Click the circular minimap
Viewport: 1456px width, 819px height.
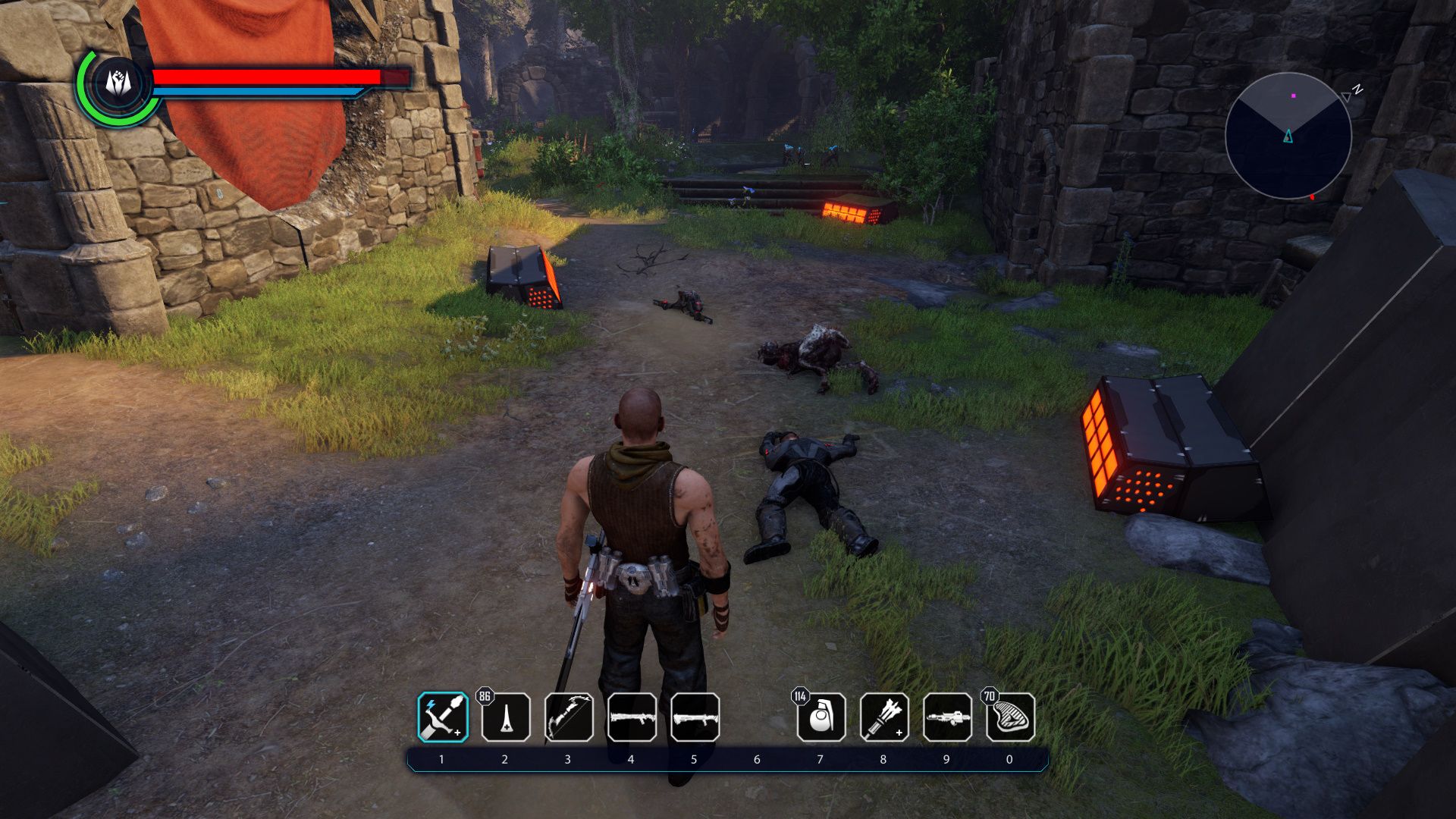pos(1288,136)
